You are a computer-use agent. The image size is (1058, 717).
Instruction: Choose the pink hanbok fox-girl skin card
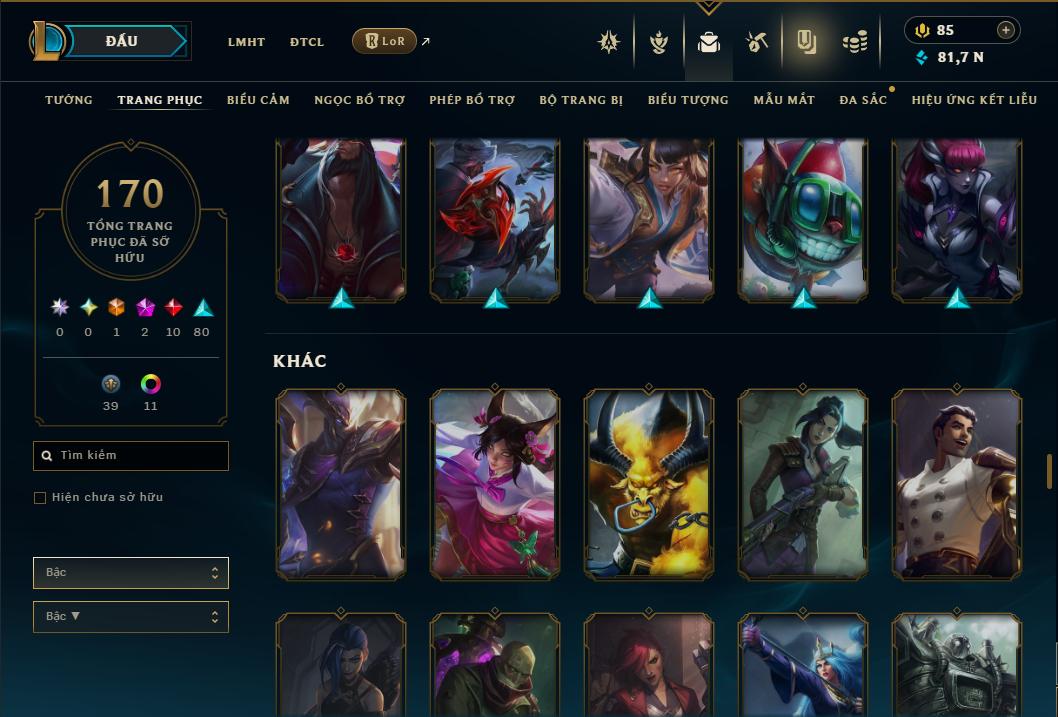tap(495, 483)
